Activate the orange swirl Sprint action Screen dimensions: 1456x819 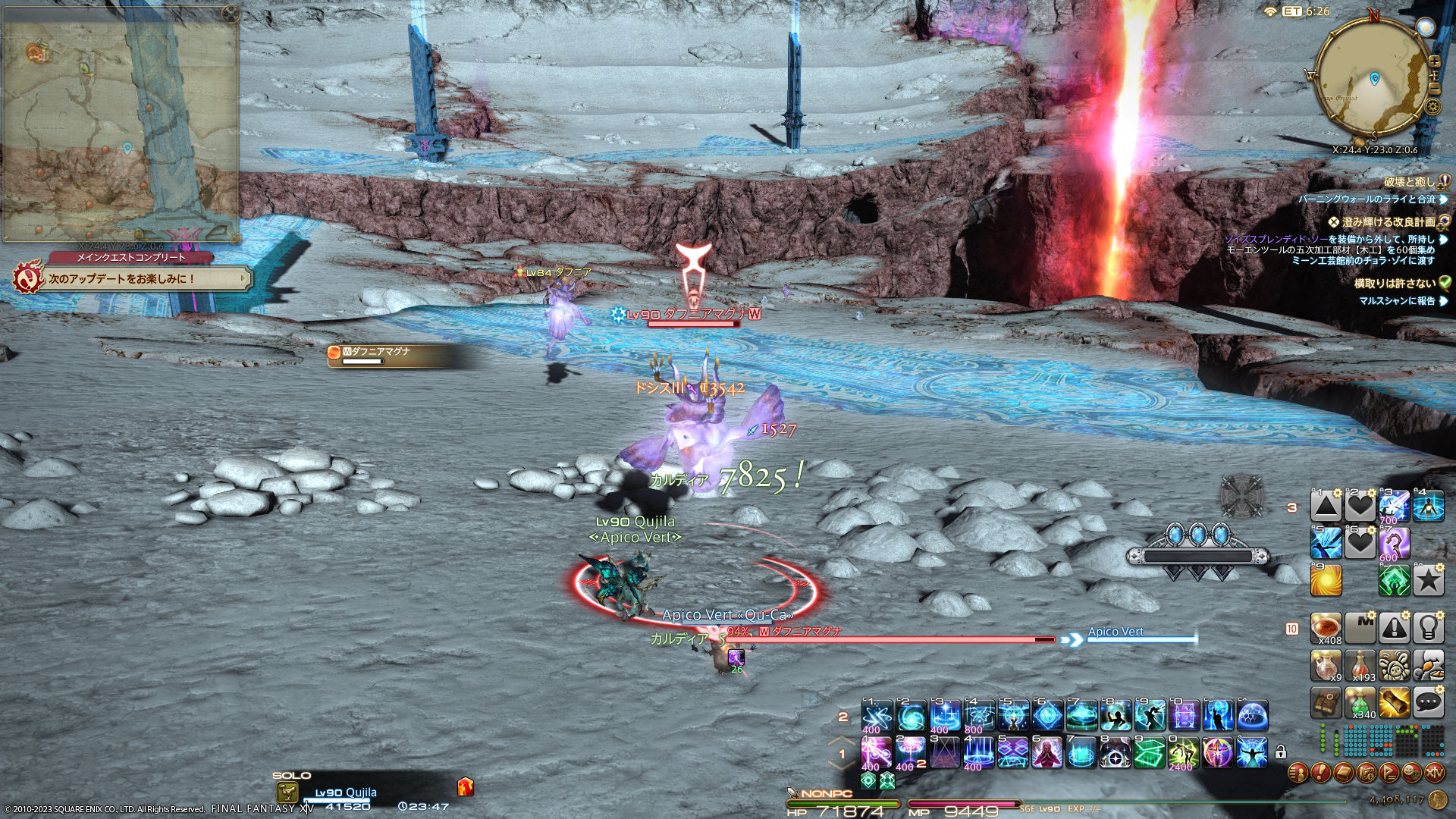tap(1326, 580)
